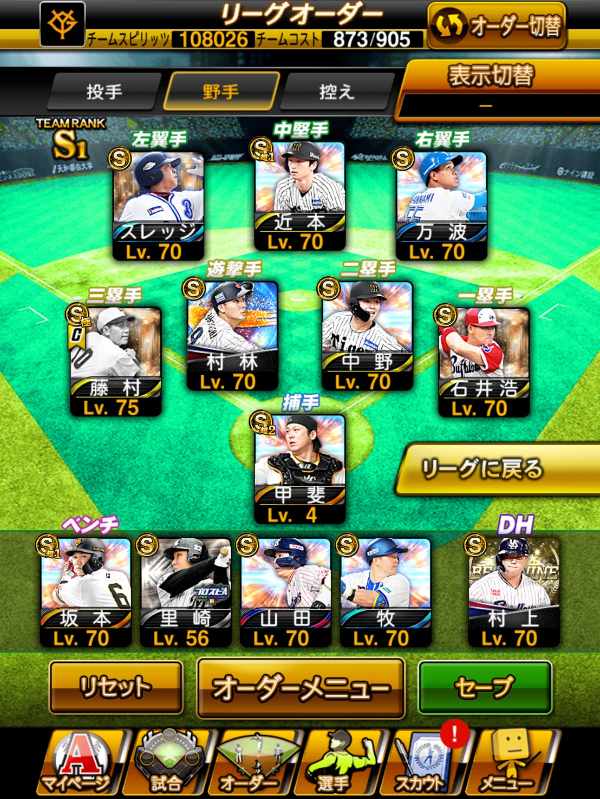Save the lineup with セーブ
The width and height of the screenshot is (600, 799).
point(484,688)
